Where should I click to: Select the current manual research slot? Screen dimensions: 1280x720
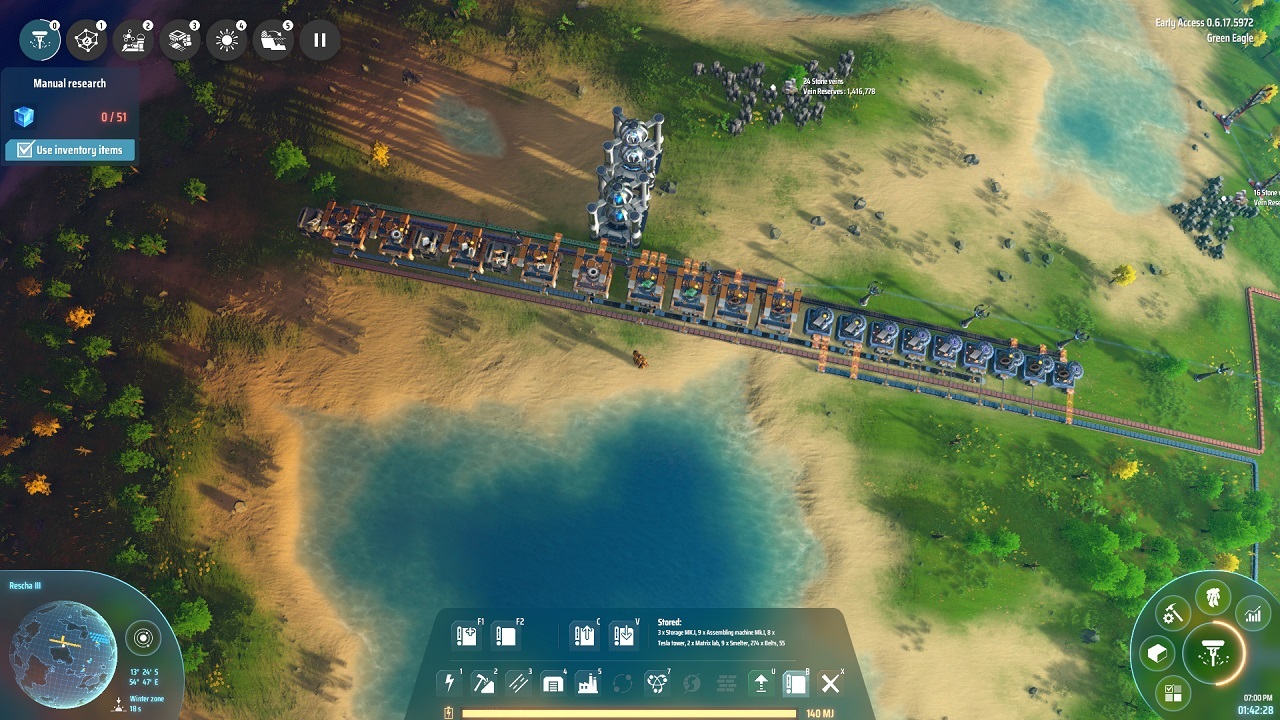[x=40, y=40]
